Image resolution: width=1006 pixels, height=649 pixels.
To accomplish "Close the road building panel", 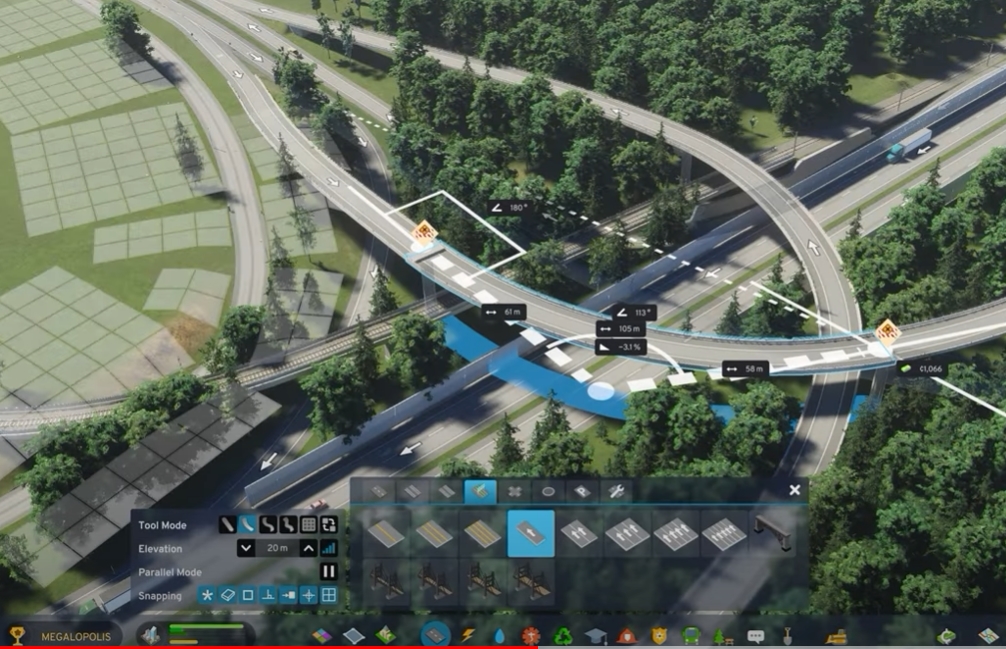I will click(x=794, y=490).
